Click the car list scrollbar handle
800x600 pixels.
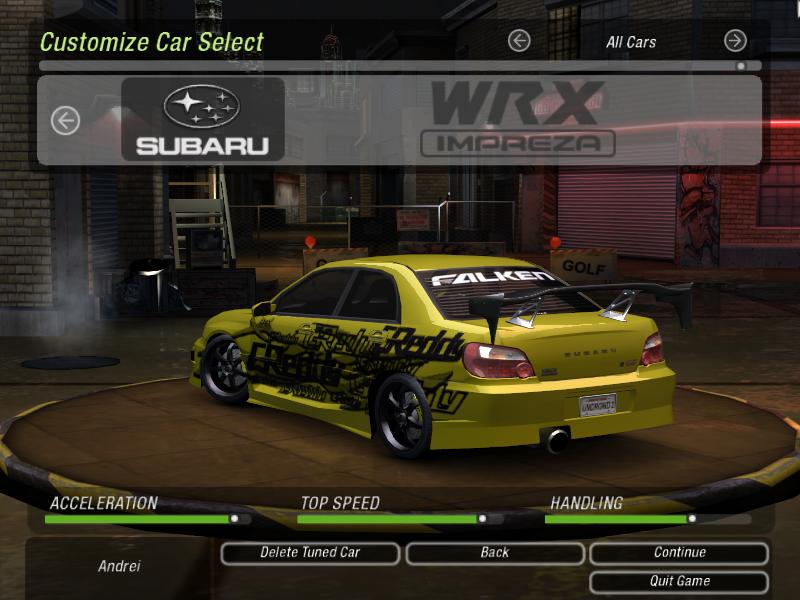740,66
